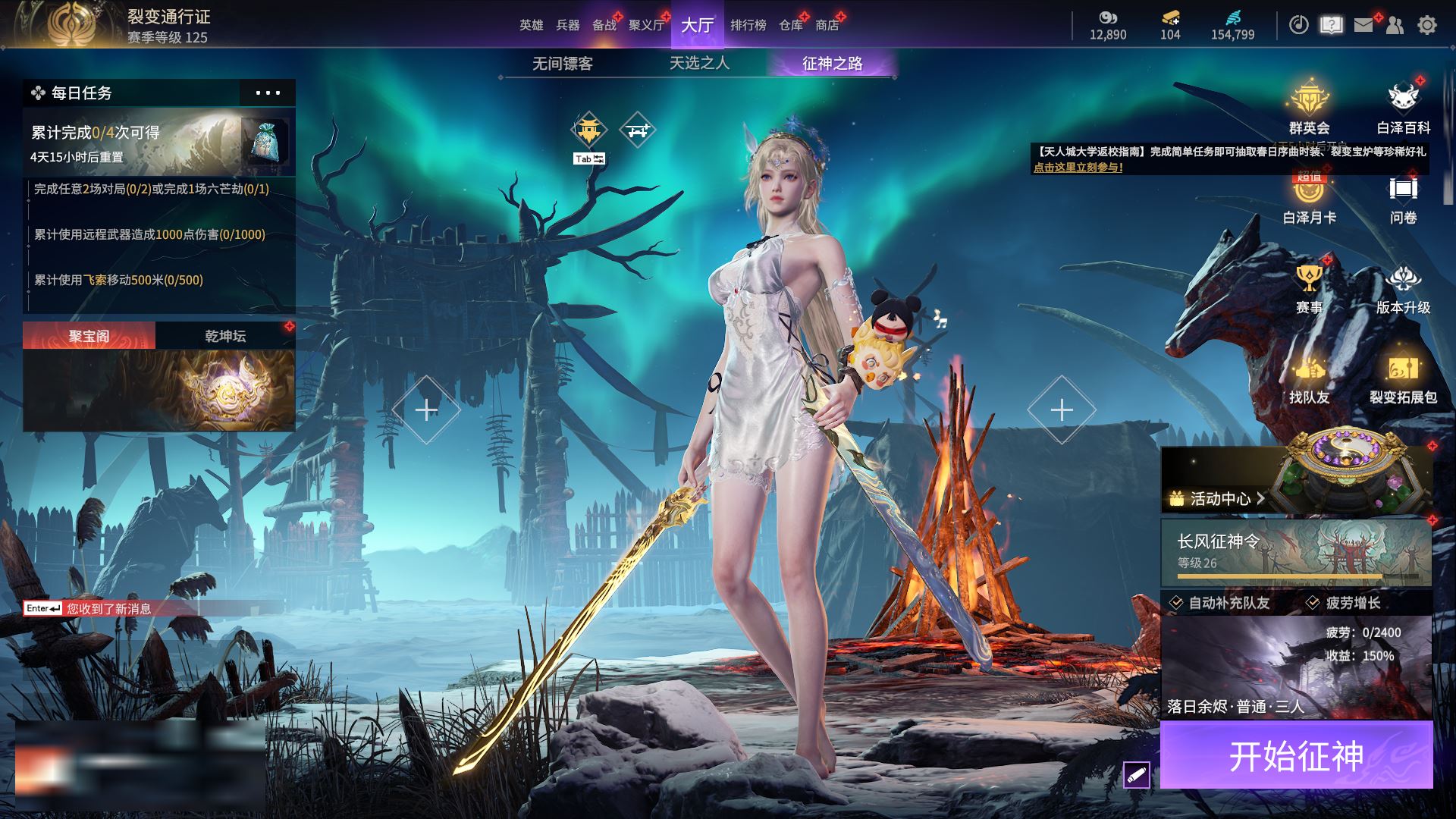1456x819 pixels.
Task: Toggle the 疲劳增长 checkbox
Action: (x=1313, y=603)
